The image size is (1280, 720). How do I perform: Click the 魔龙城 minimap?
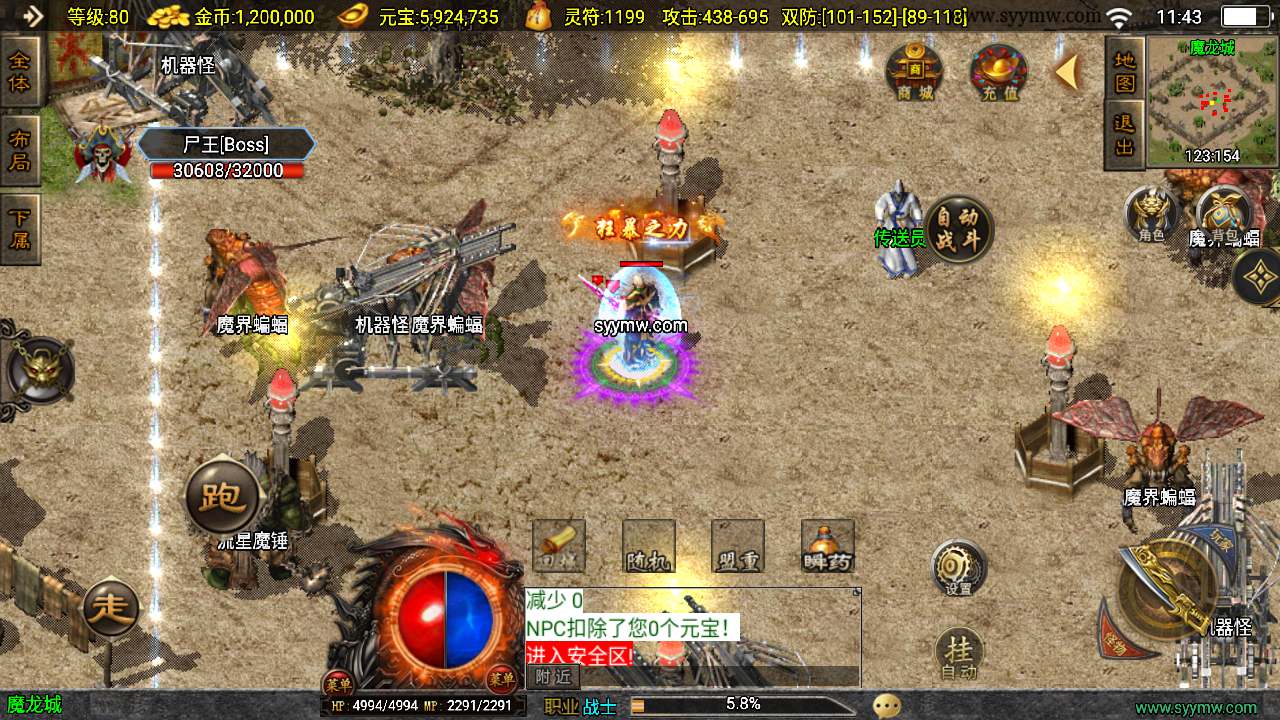tap(1212, 102)
